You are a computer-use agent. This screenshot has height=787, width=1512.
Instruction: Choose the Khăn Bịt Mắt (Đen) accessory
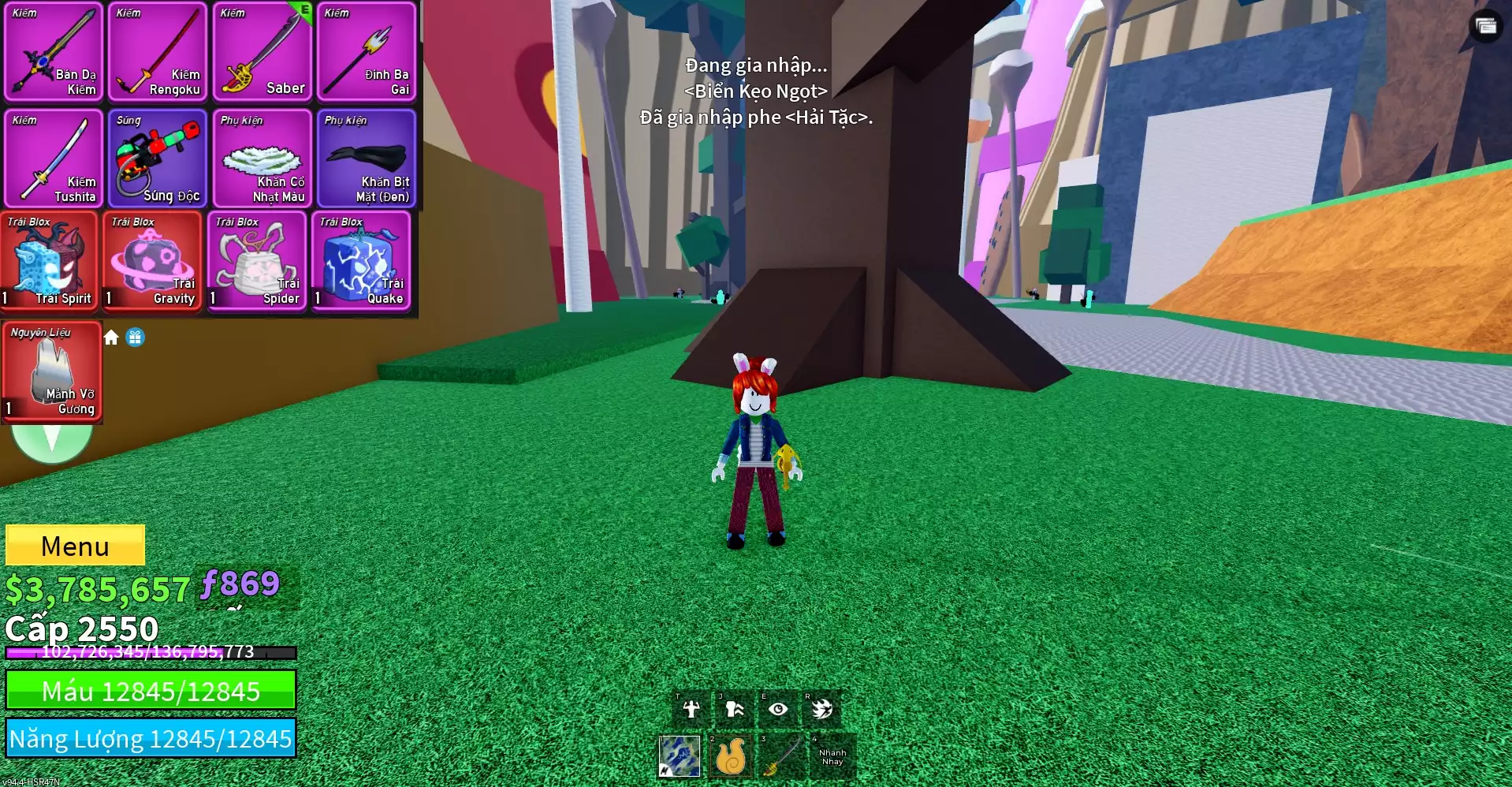[x=366, y=159]
